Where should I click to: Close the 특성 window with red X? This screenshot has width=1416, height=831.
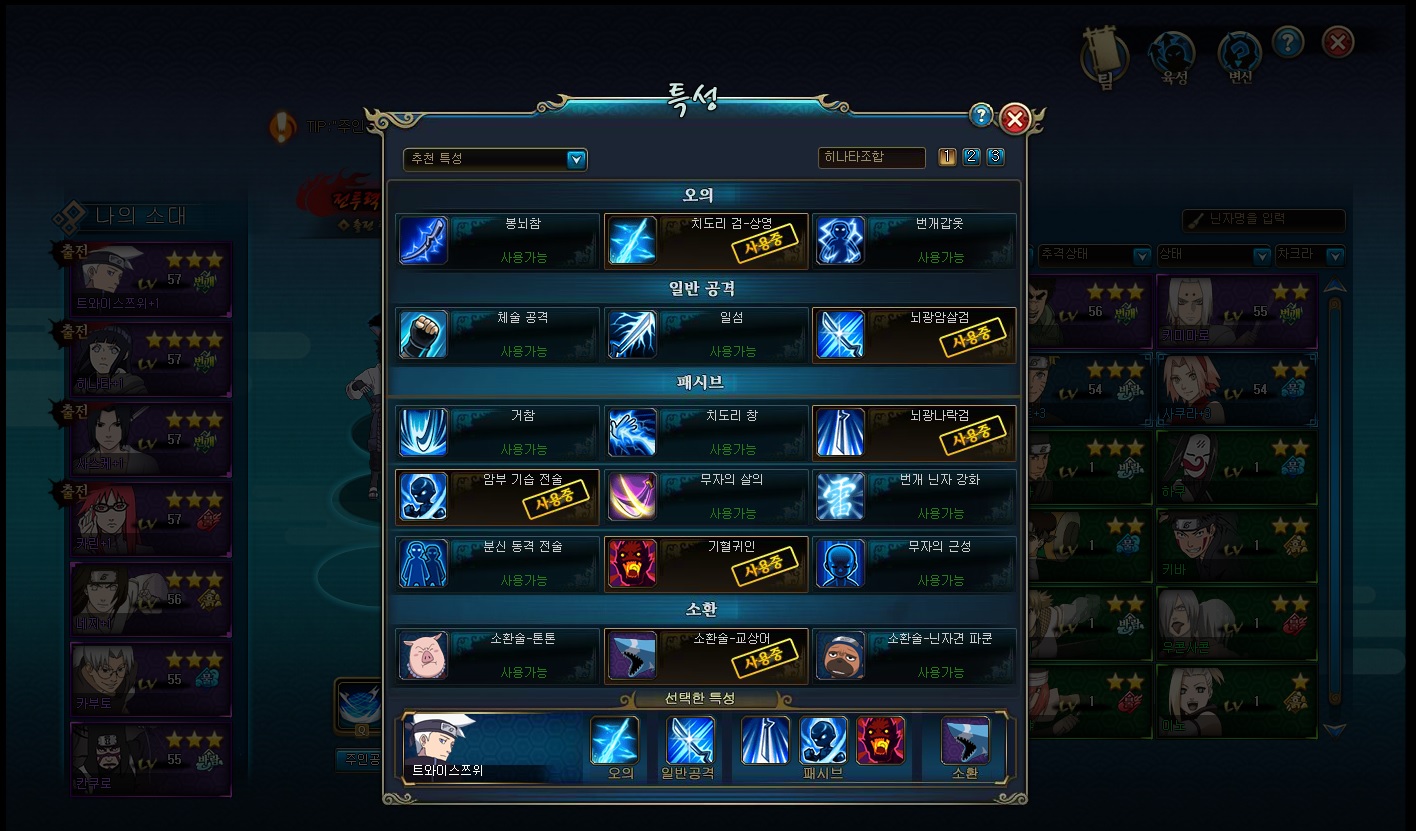[x=1014, y=120]
